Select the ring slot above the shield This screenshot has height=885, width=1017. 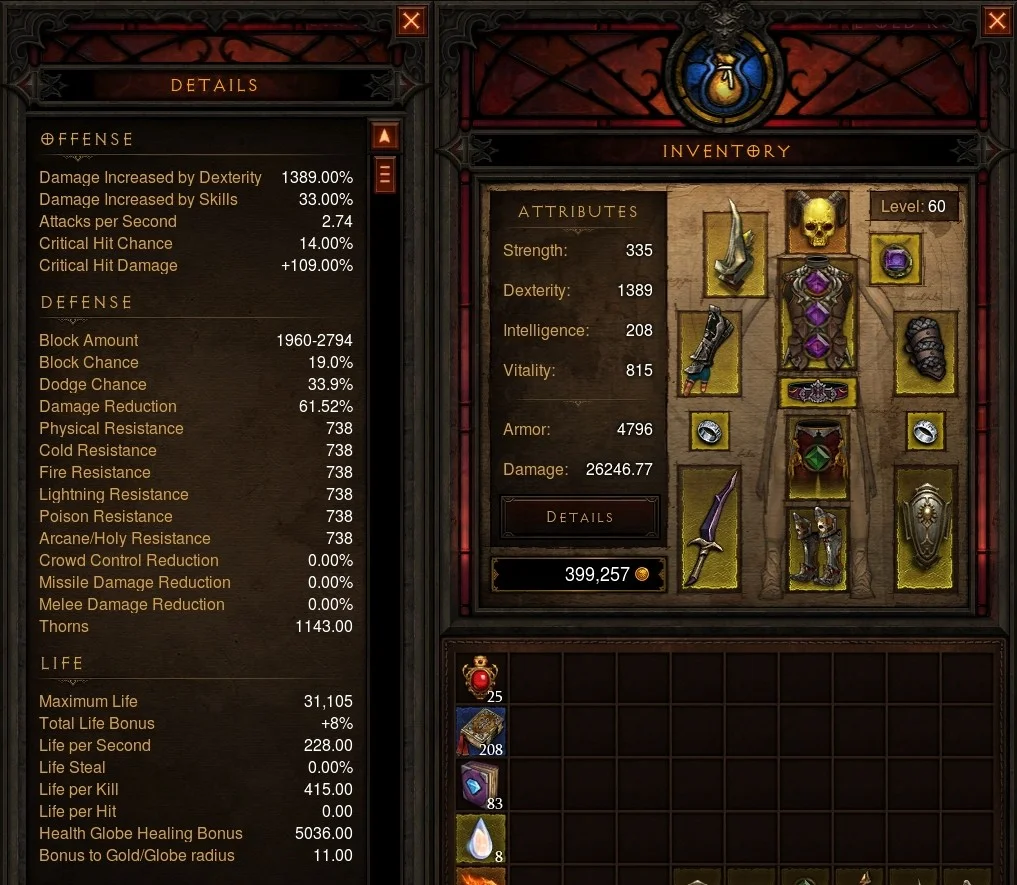[924, 432]
